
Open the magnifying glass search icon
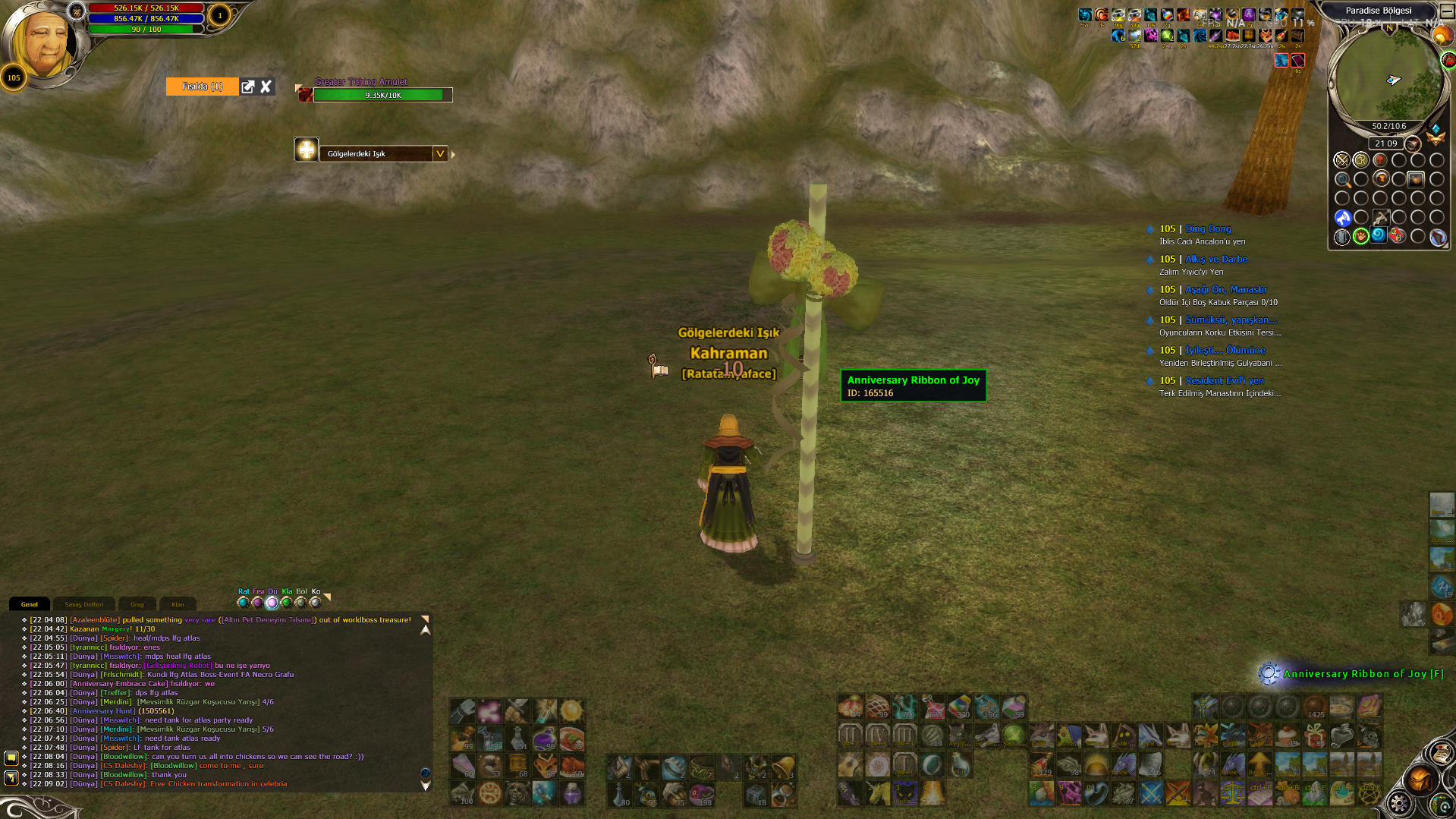pos(1342,180)
